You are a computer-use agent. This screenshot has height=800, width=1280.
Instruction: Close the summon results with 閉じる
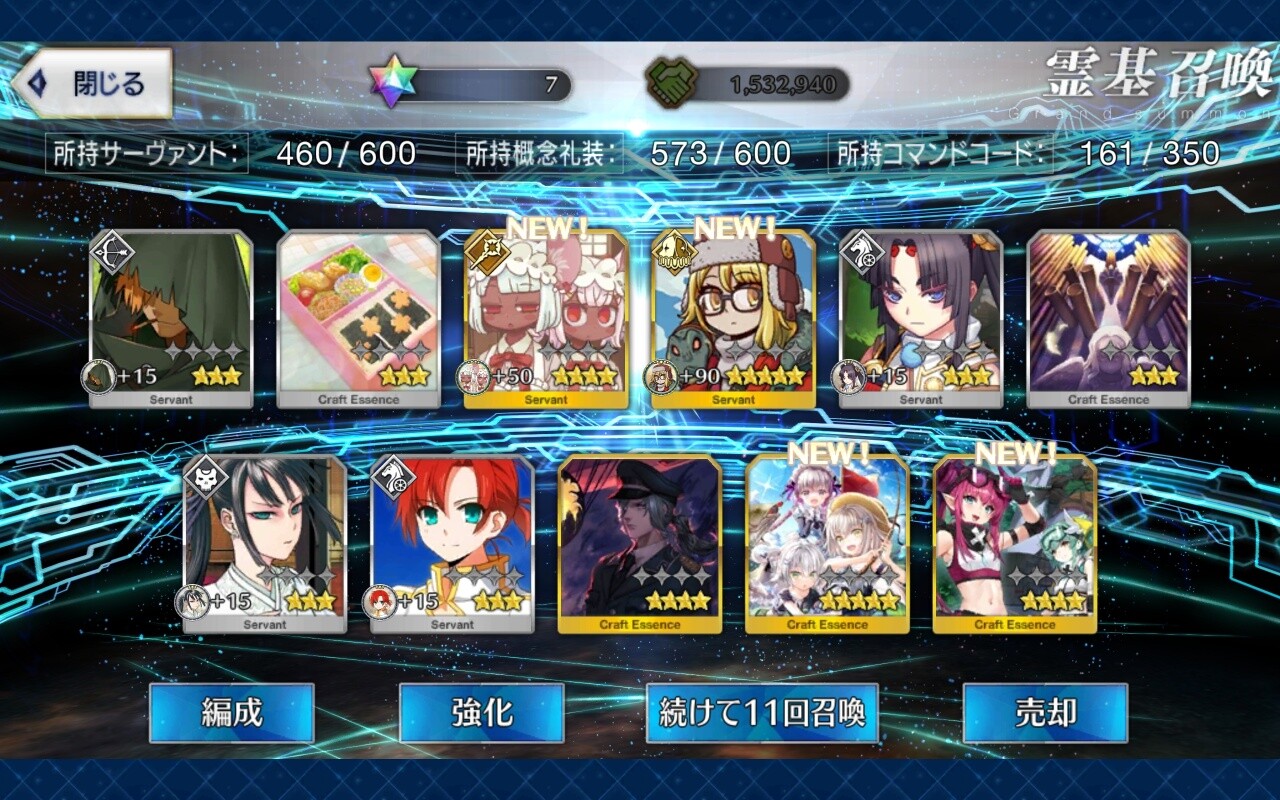(92, 84)
